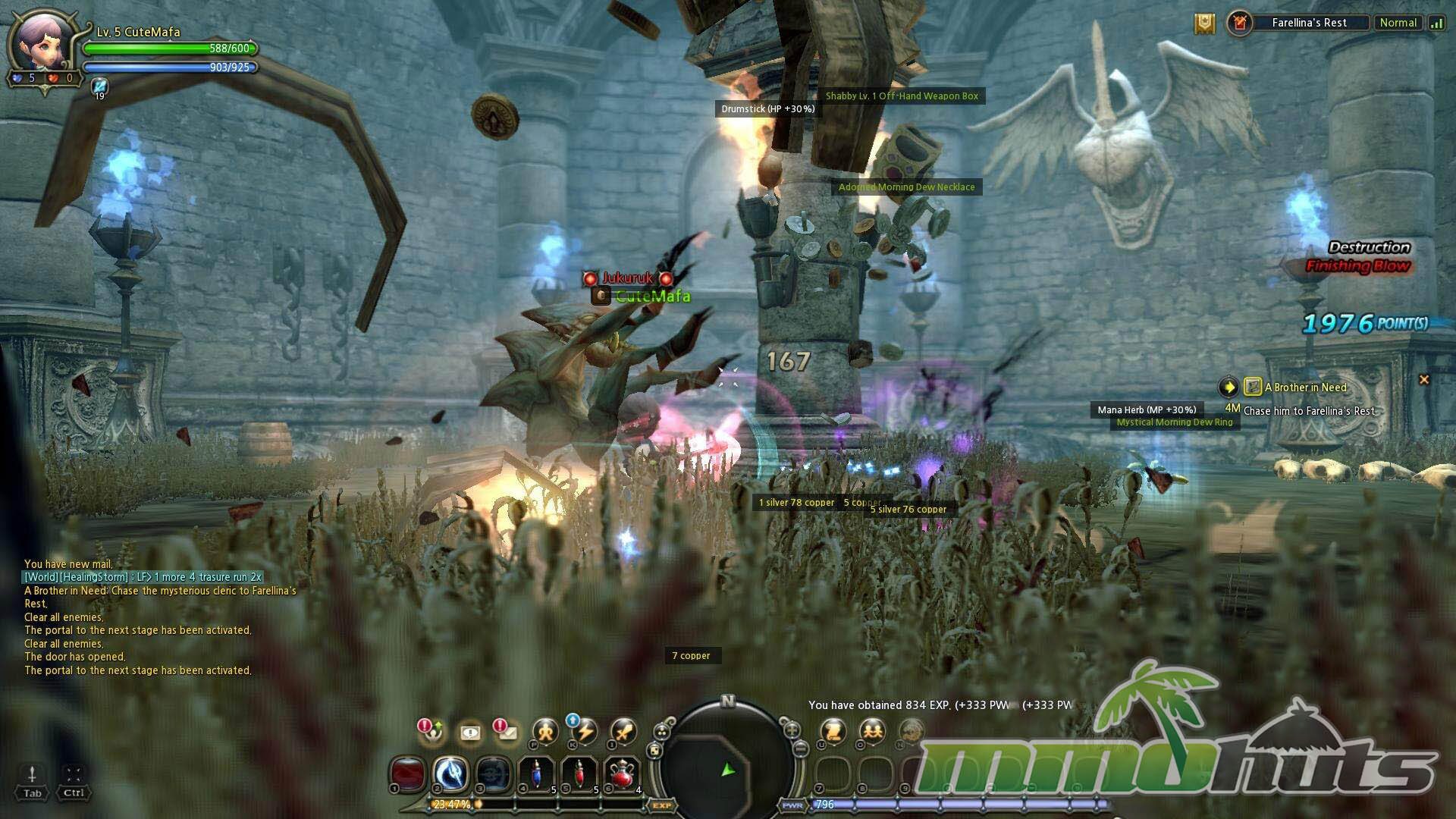Screen dimensions: 1456x819
Task: Click the chat log message area
Action: click(152, 617)
